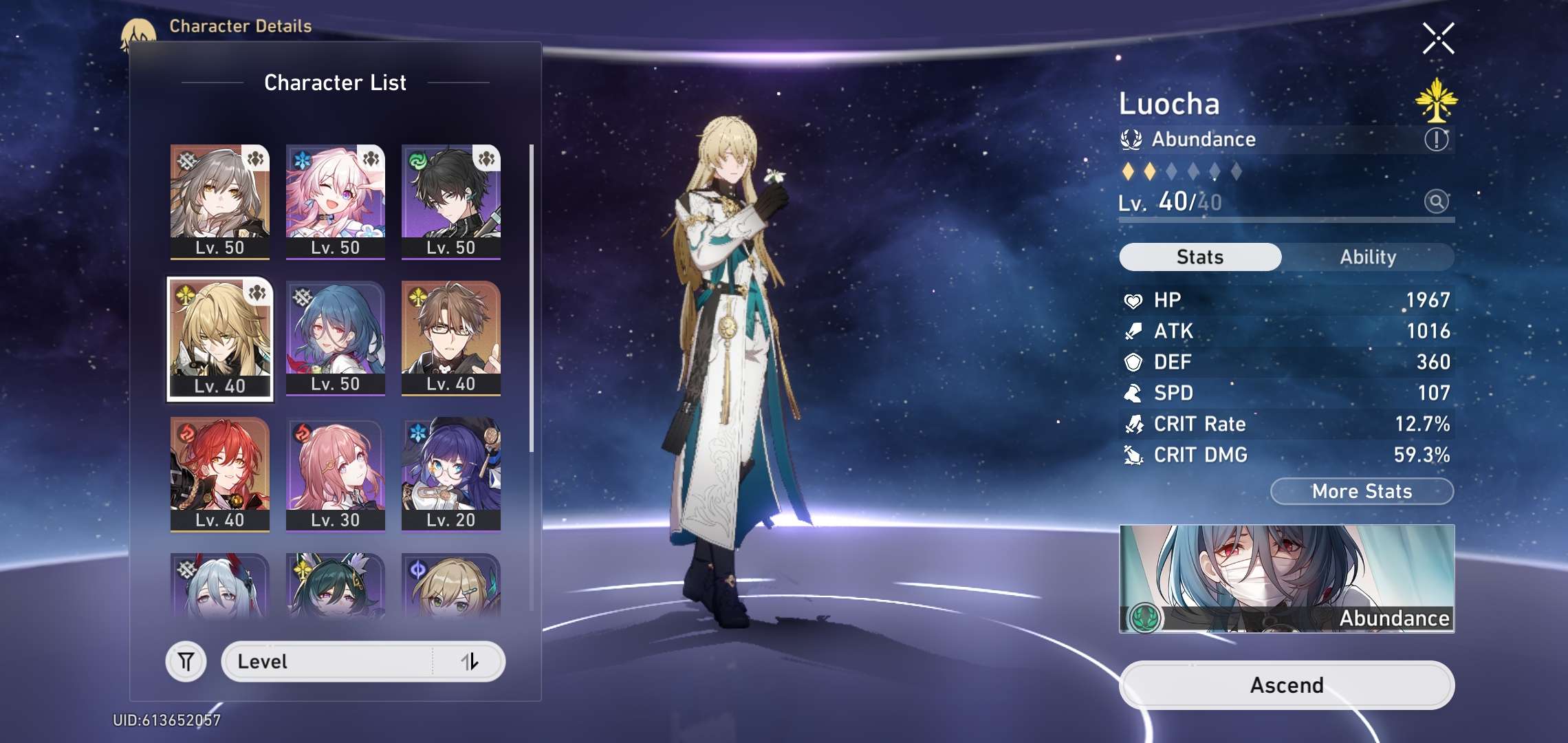Open More Stats for Luocha
Screen dimensions: 1568x743
pos(1362,491)
